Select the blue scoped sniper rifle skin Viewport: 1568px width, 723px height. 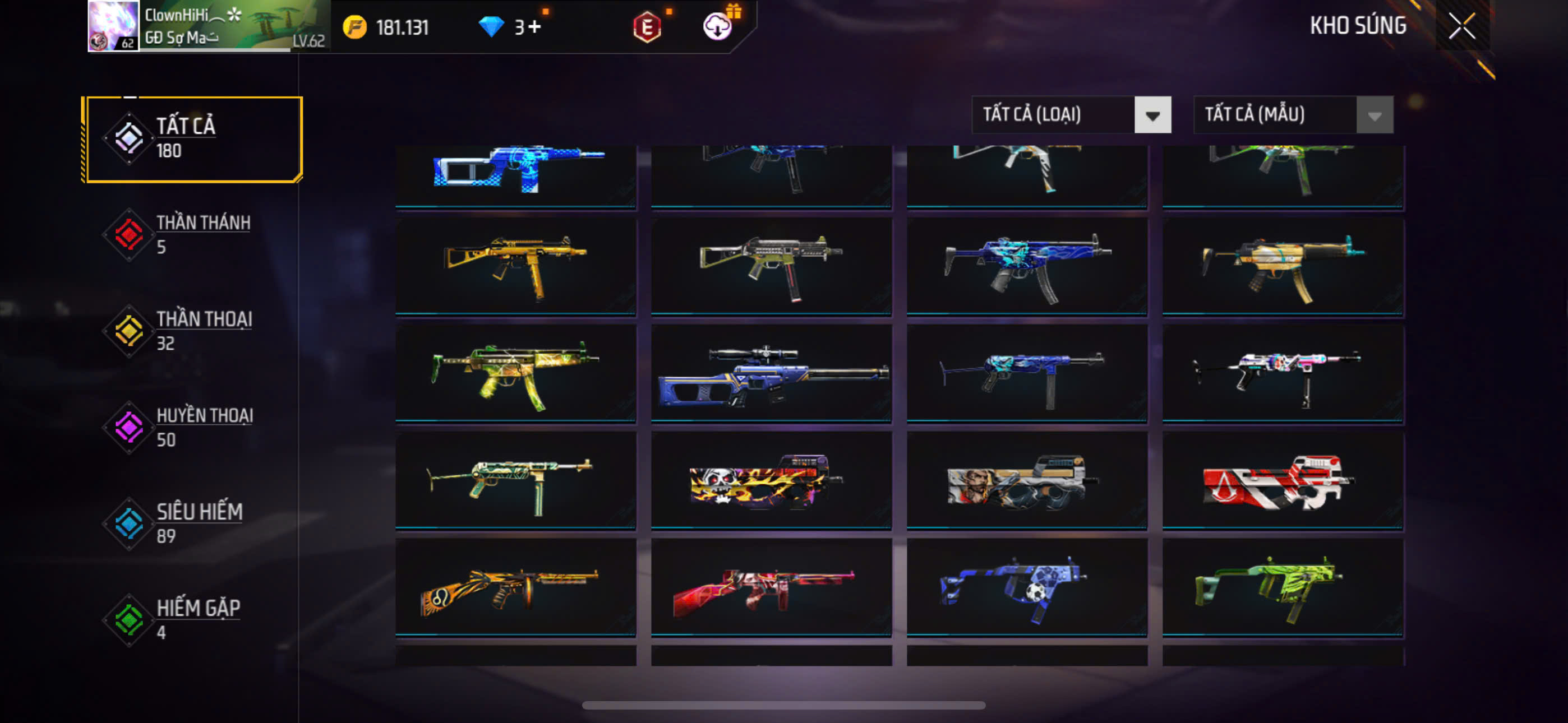coord(771,373)
